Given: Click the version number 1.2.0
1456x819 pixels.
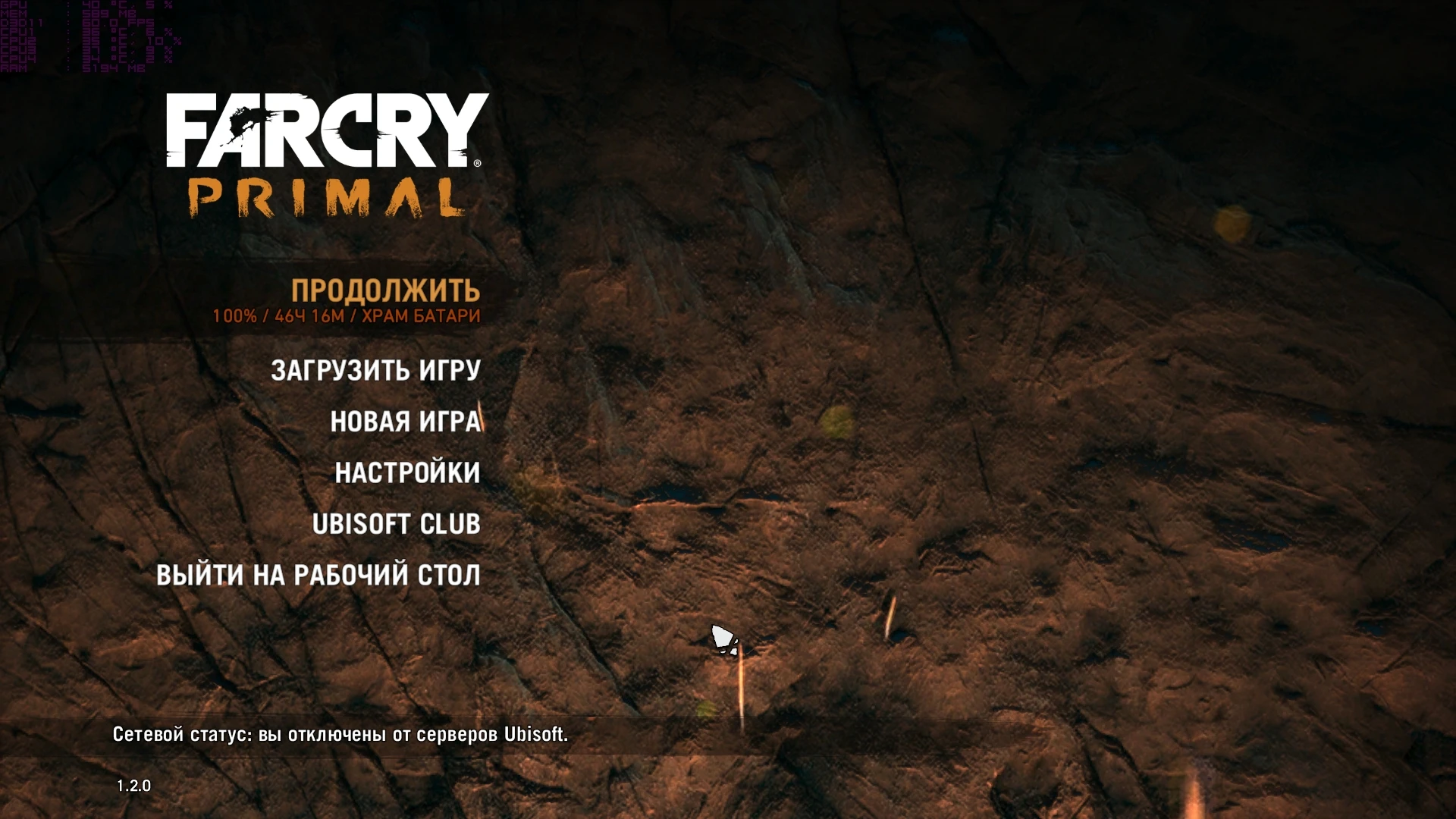Looking at the screenshot, I should pyautogui.click(x=133, y=786).
